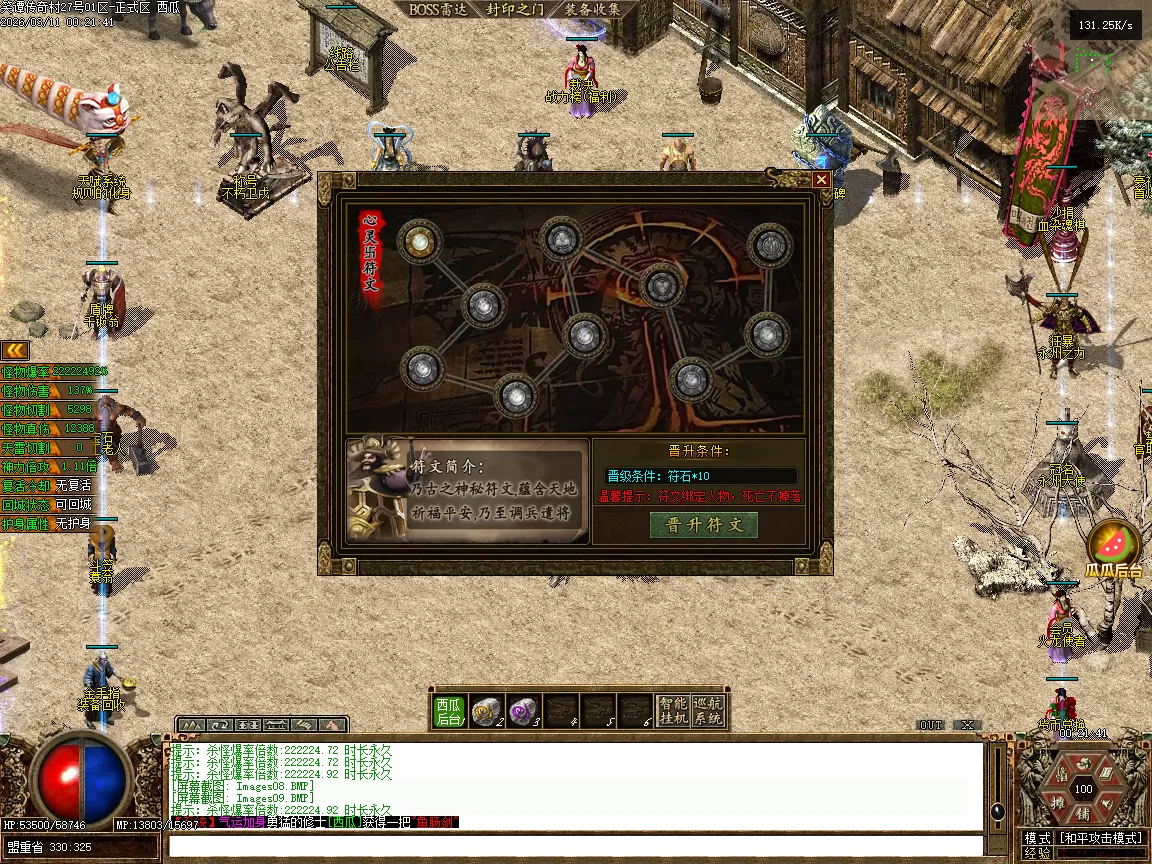Use the grey rune stone in hotbar slot 2

486,710
